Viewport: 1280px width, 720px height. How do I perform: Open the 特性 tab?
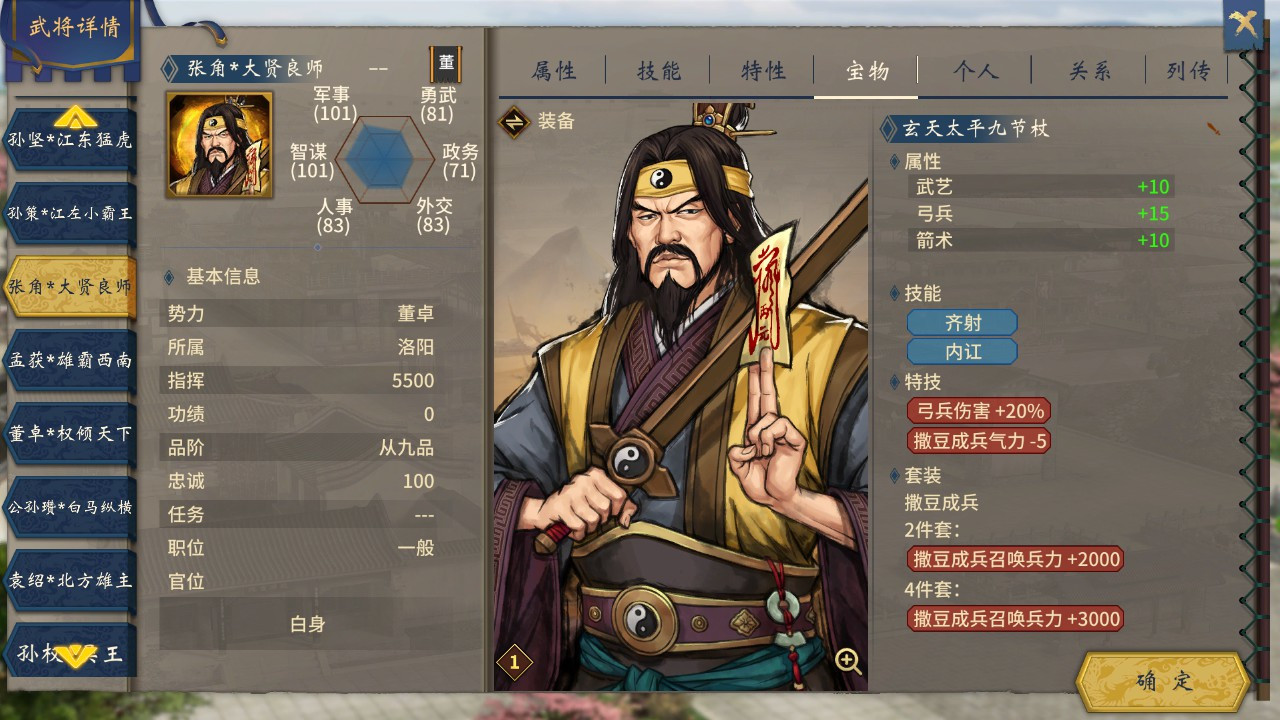coord(764,71)
